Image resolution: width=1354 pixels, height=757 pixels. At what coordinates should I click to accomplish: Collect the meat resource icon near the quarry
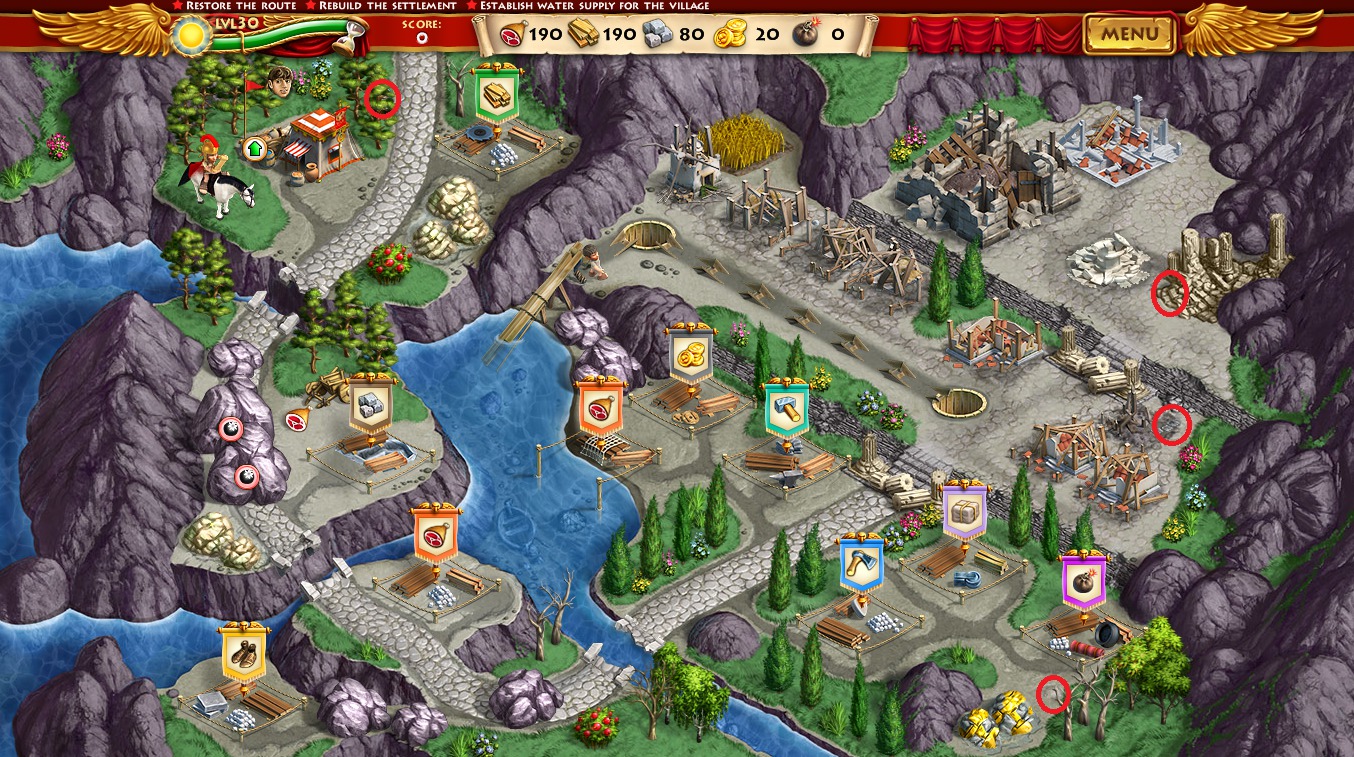(298, 421)
